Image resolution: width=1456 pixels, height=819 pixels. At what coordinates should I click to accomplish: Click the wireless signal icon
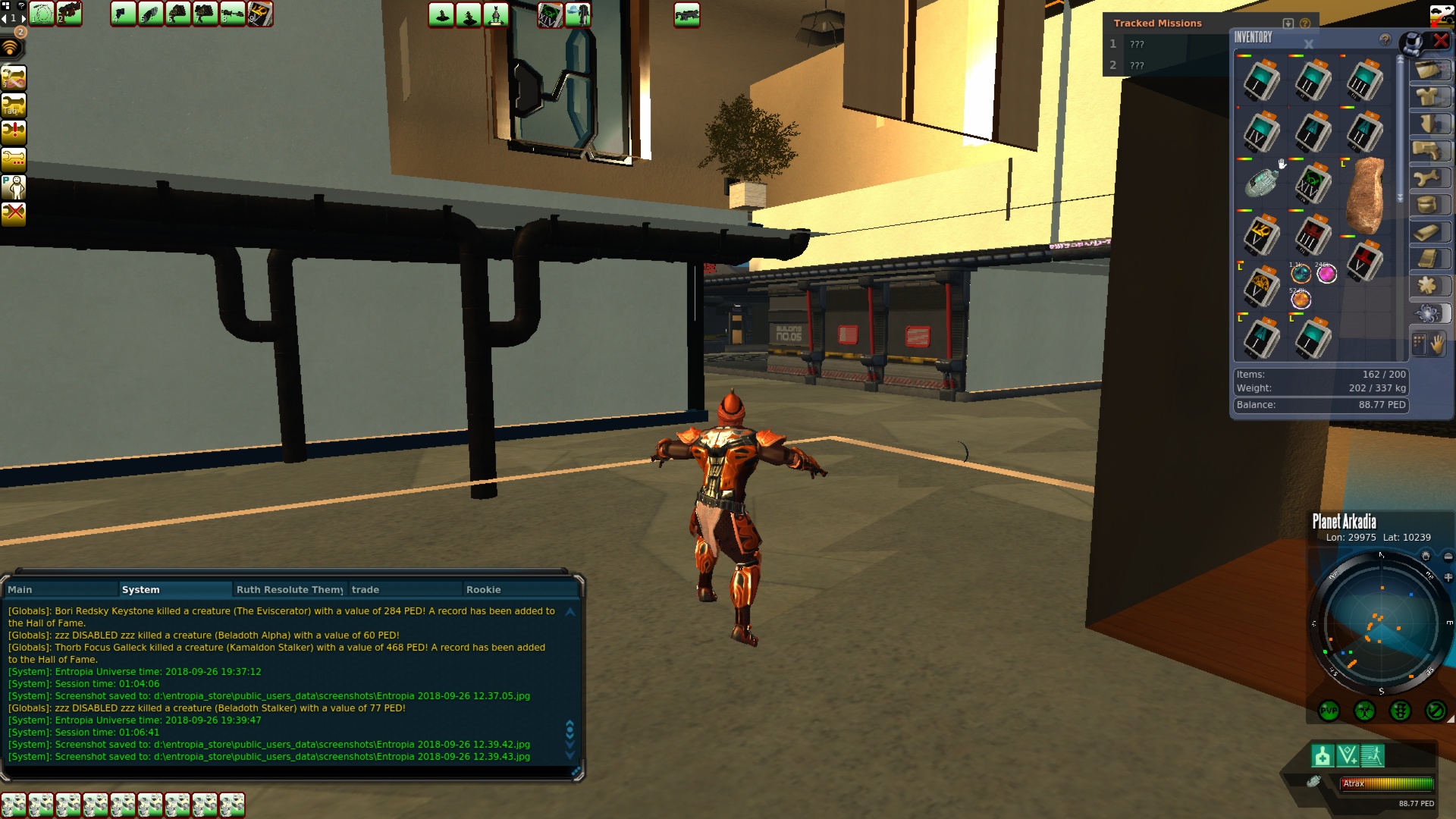coord(11,49)
